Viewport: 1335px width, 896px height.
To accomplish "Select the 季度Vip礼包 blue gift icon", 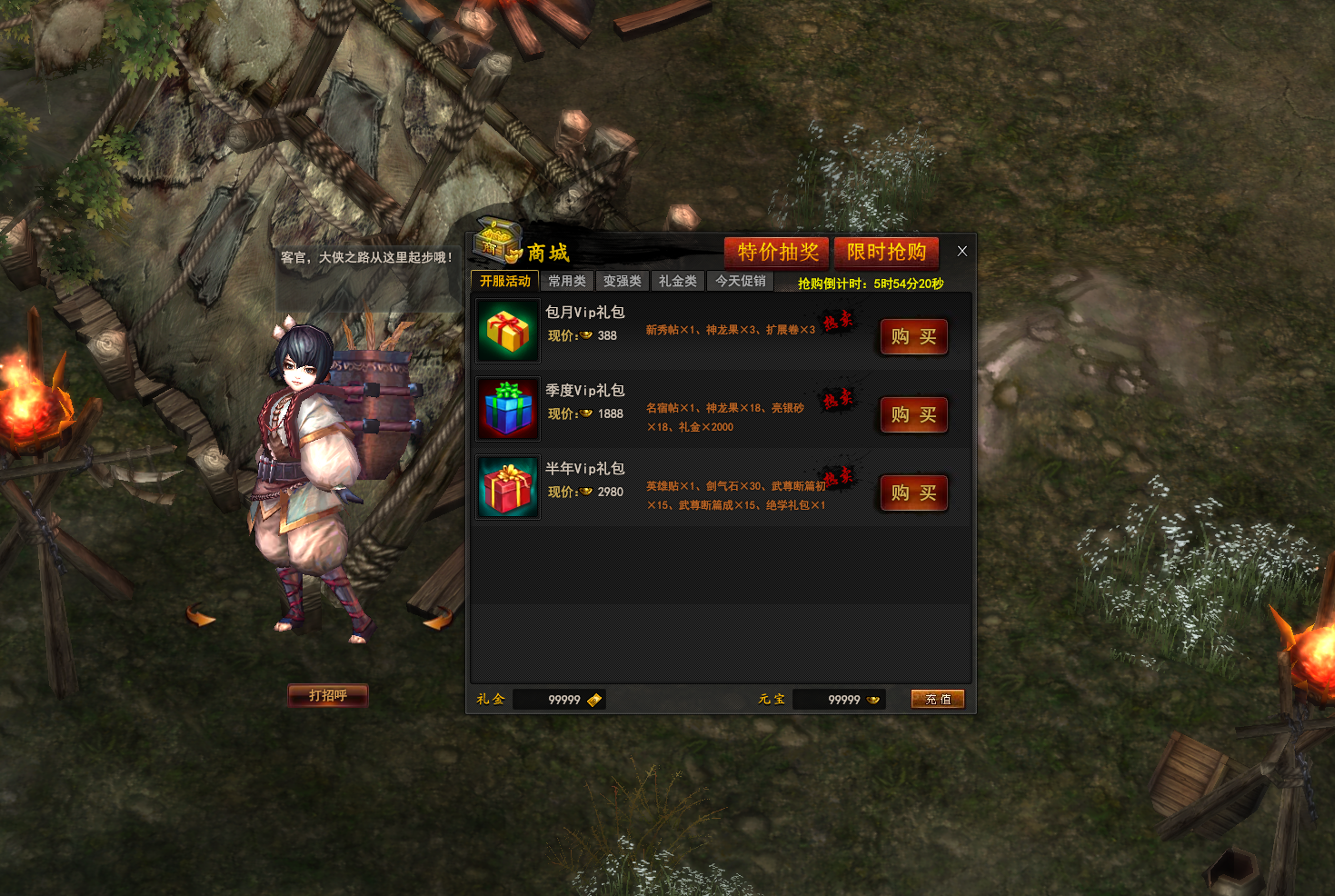I will pos(508,409).
